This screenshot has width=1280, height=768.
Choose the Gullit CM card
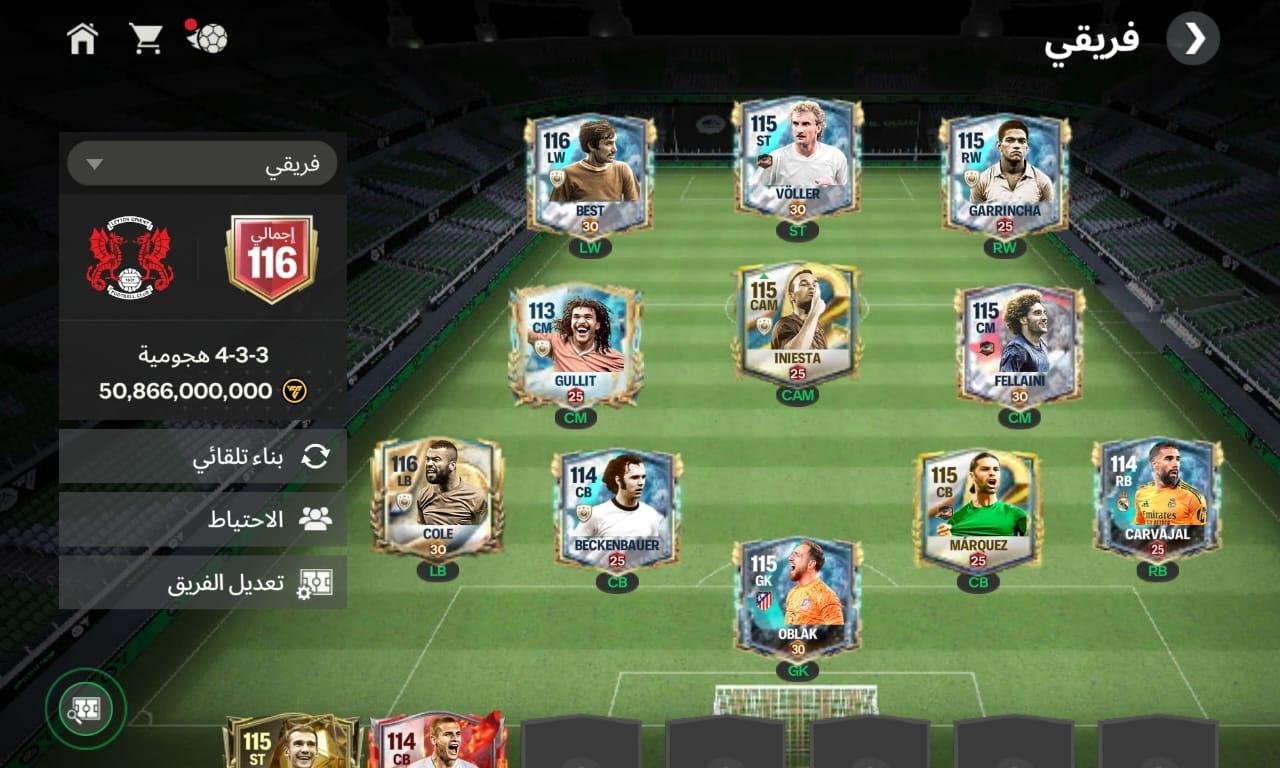(575, 344)
